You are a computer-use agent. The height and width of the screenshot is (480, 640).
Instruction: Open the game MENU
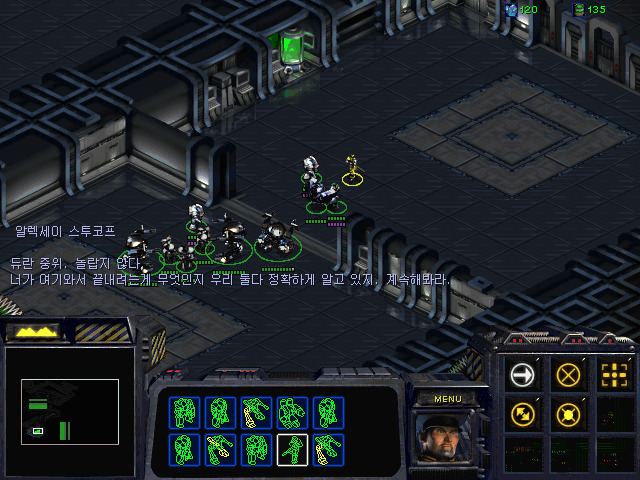point(446,398)
